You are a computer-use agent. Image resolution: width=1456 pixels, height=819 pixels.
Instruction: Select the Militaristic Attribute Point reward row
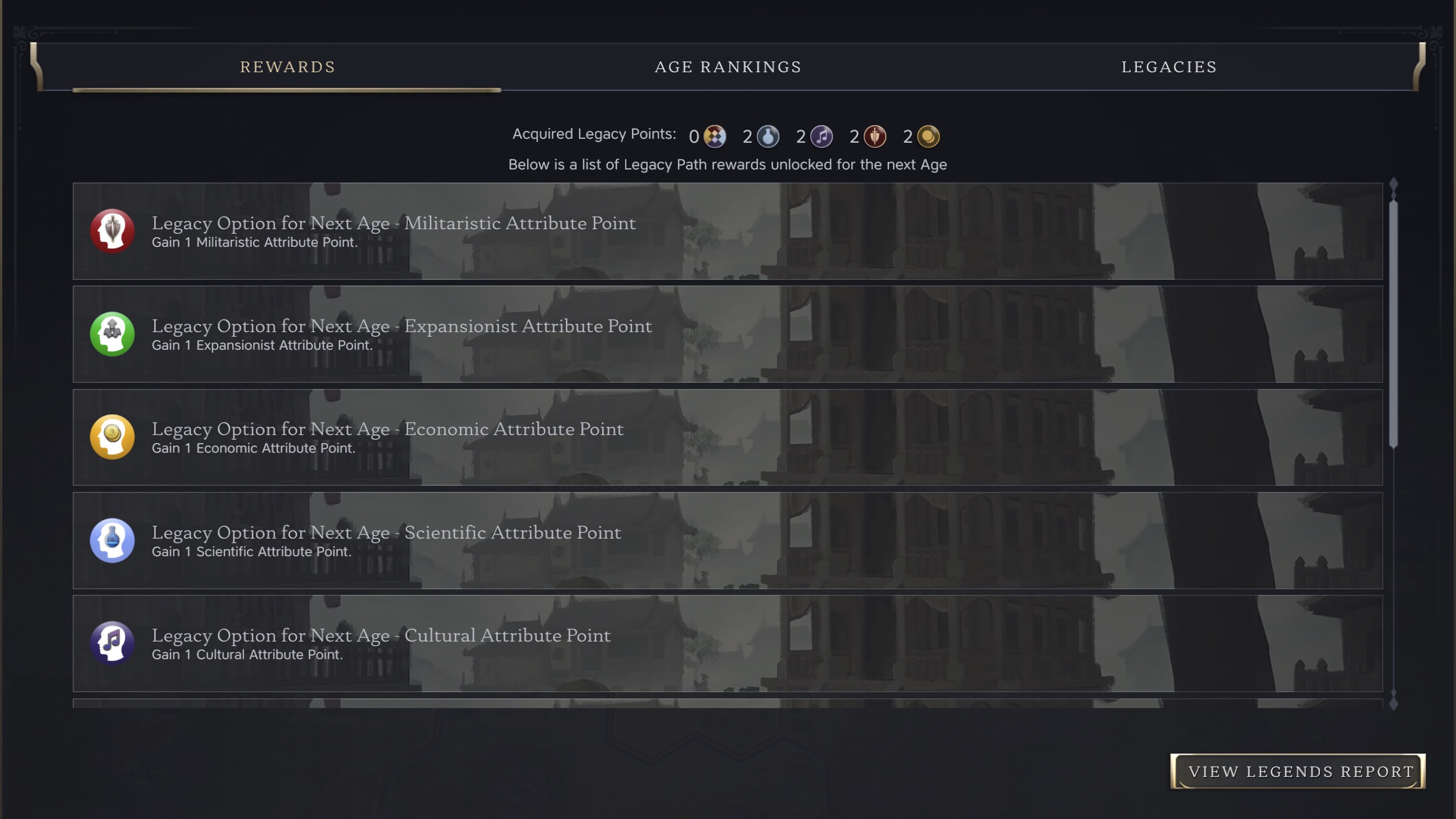point(727,231)
